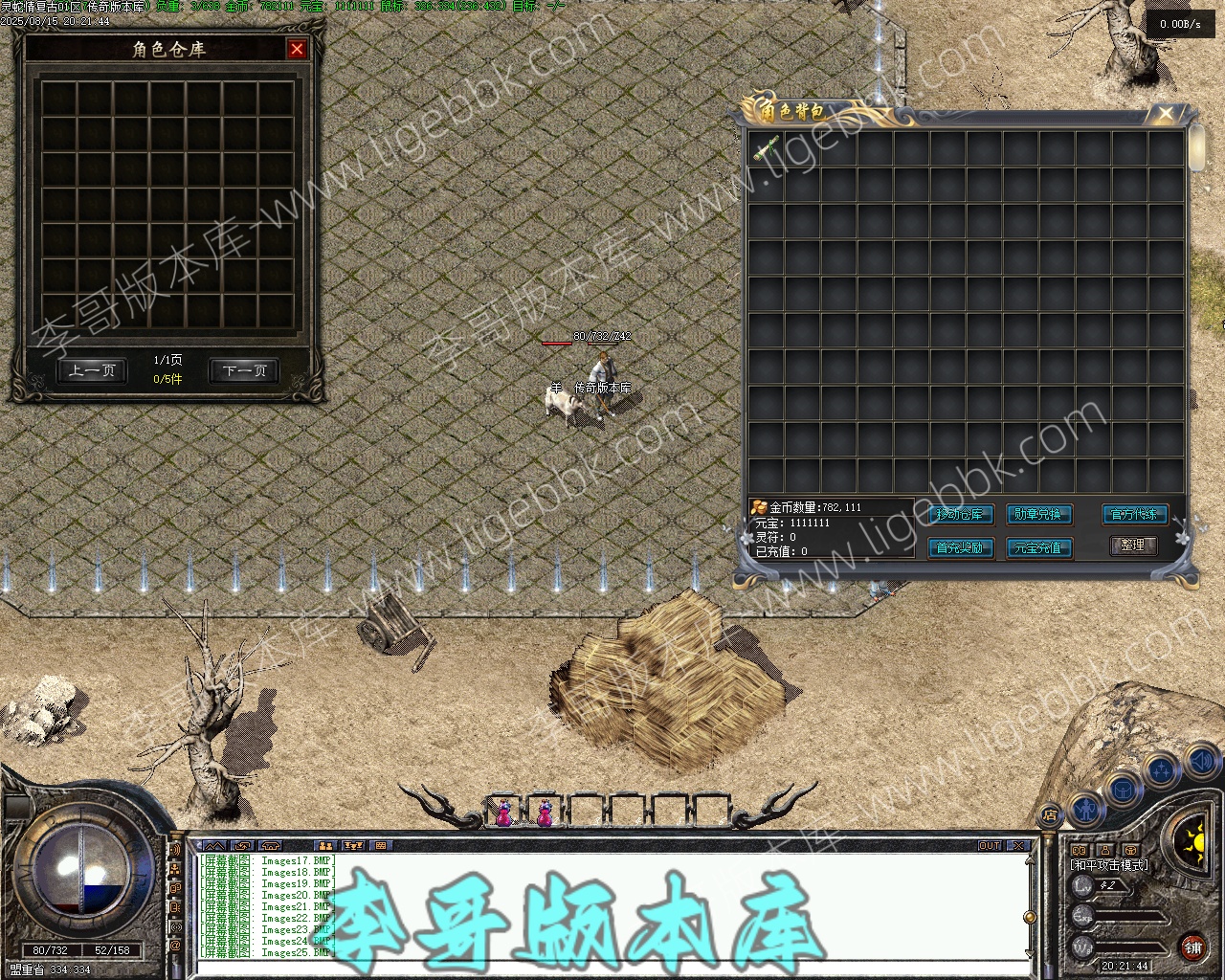This screenshot has height=980, width=1225.
Task: Use the second red potion in the belt
Action: 545,813
